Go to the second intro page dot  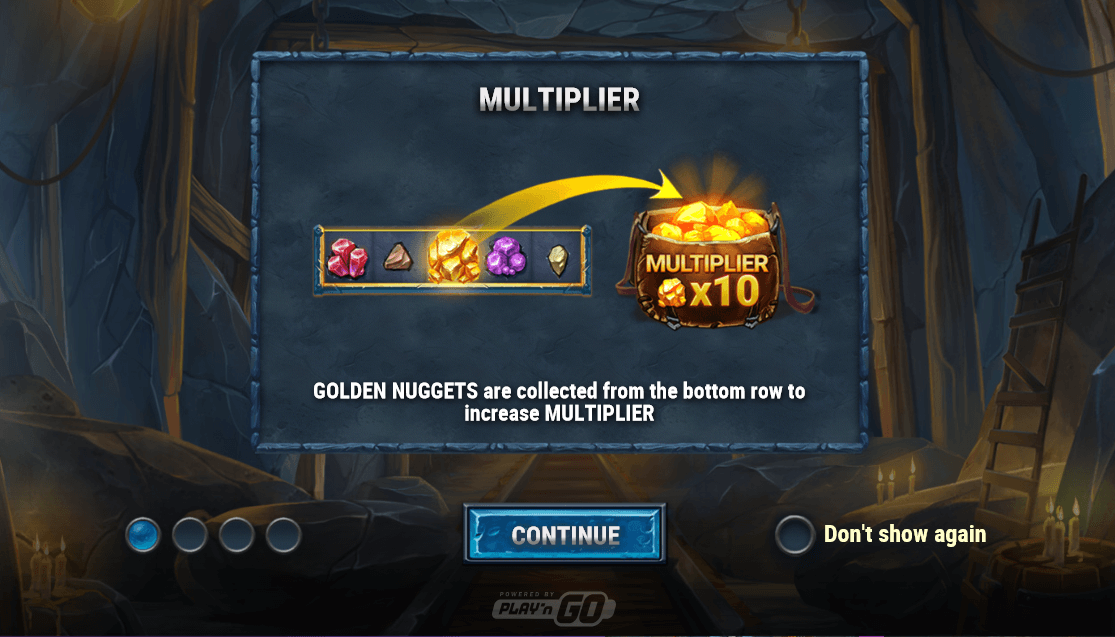click(190, 535)
